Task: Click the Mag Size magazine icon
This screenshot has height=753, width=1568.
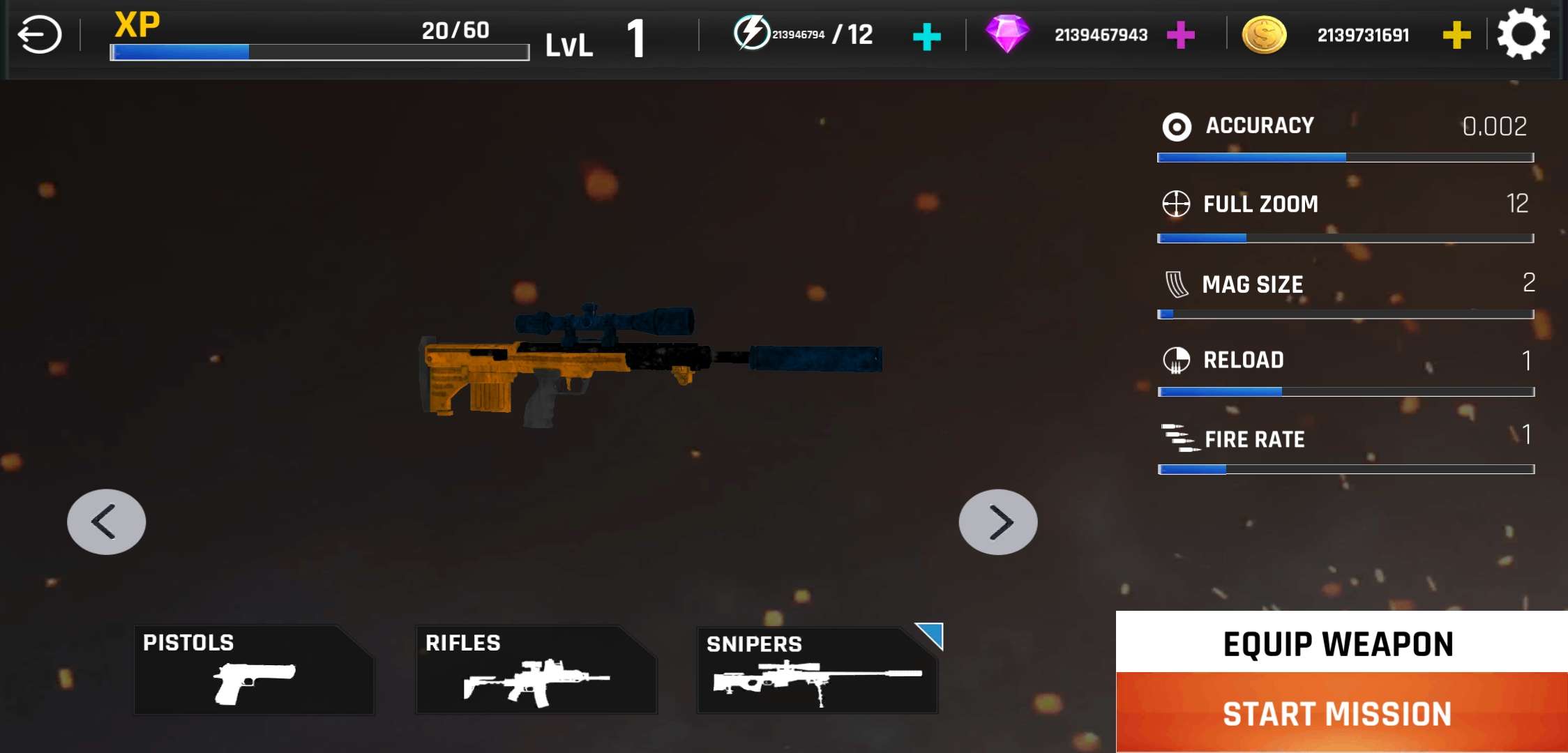Action: click(x=1176, y=284)
